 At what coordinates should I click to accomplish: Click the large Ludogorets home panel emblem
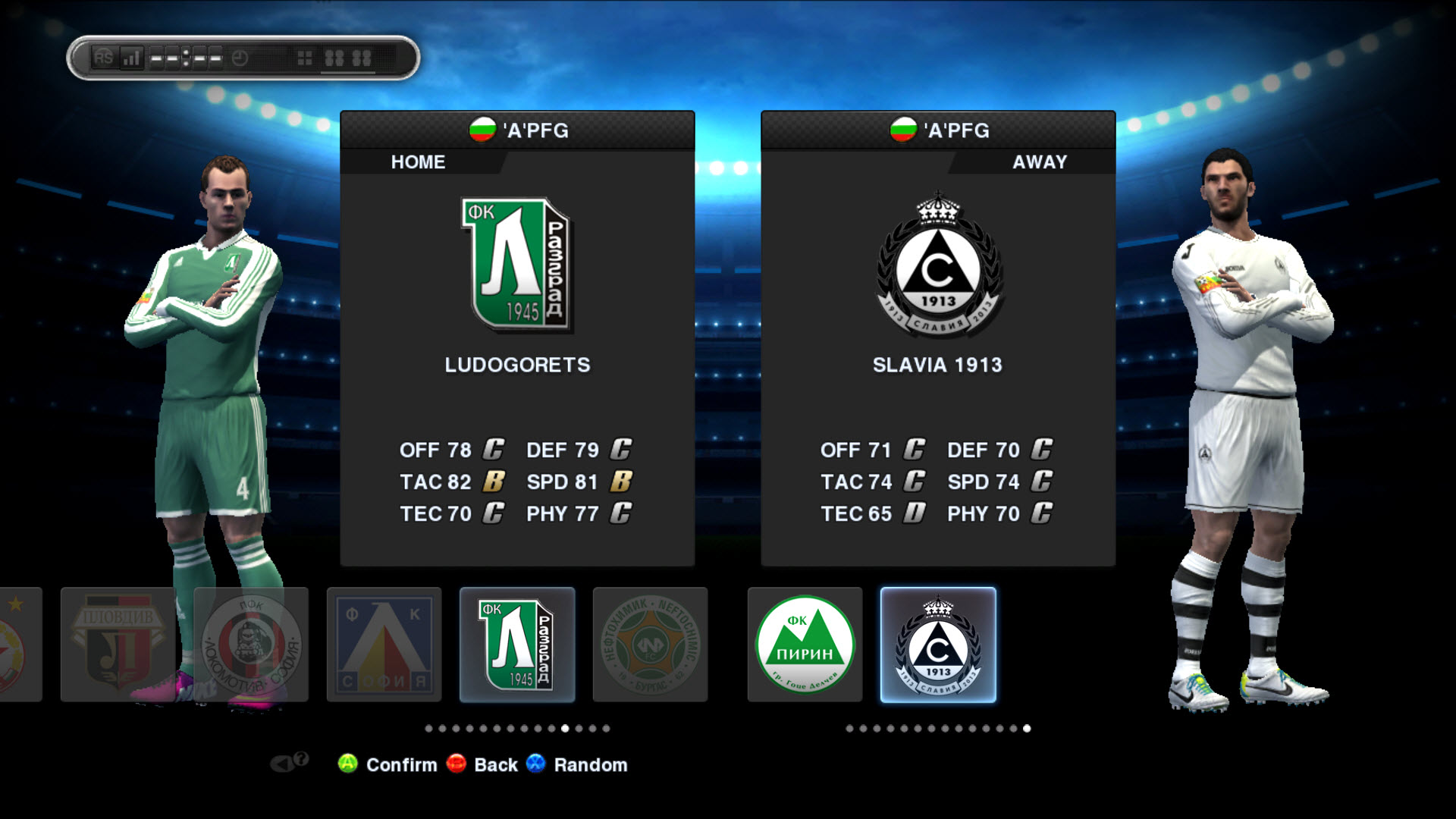(516, 264)
